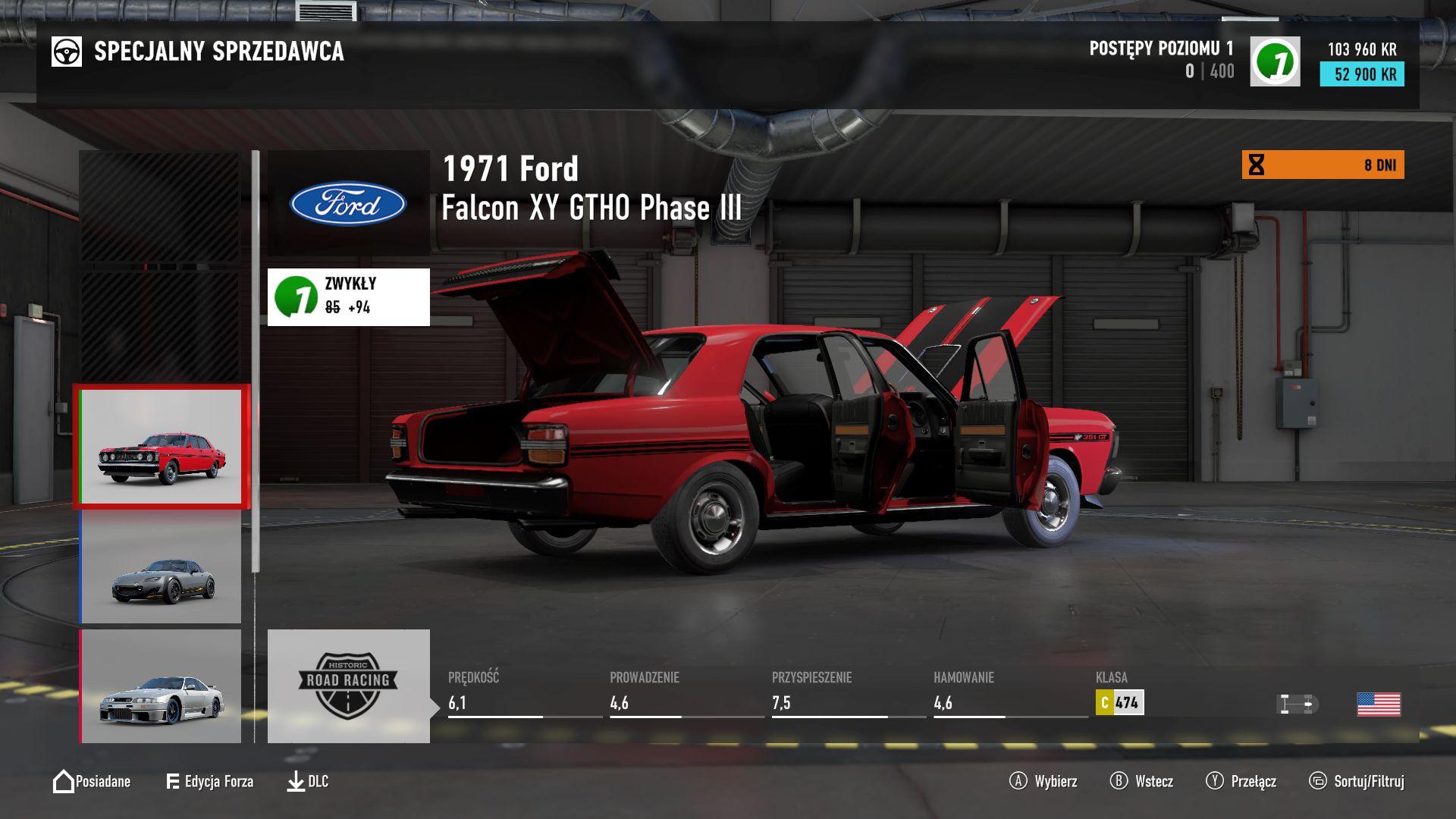
Task: Select the red Ford Falcon thumbnail
Action: click(x=162, y=447)
